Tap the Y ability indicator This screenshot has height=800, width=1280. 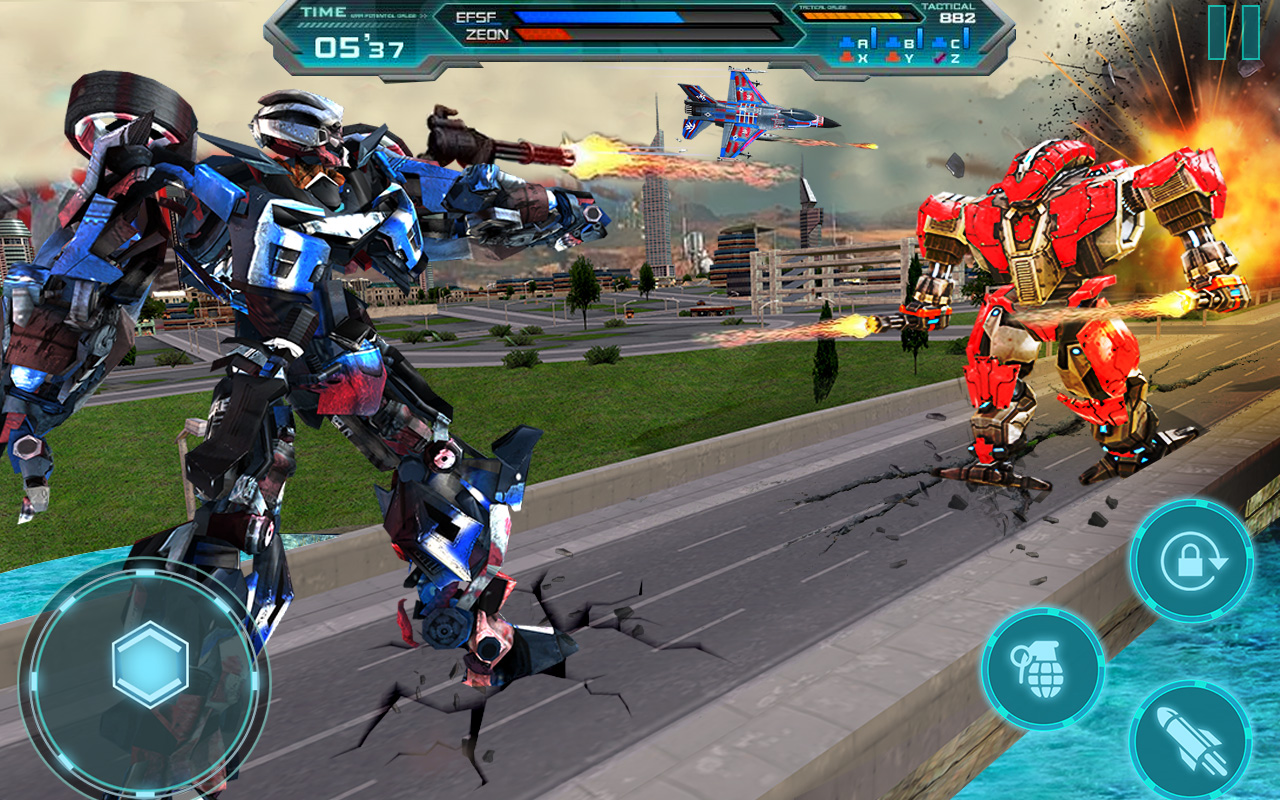(x=910, y=57)
